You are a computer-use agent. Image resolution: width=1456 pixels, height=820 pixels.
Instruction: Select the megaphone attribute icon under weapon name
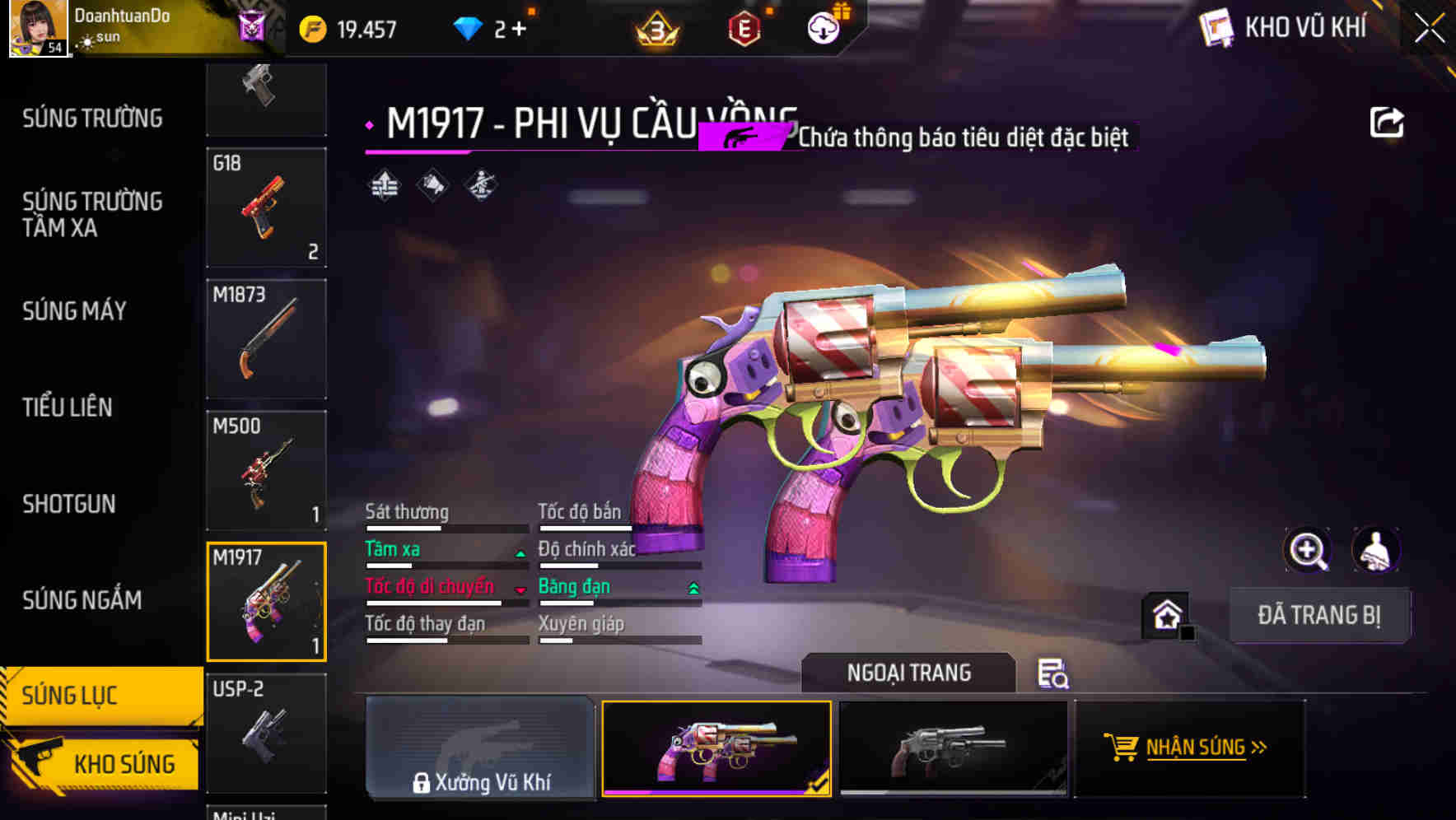coord(432,184)
